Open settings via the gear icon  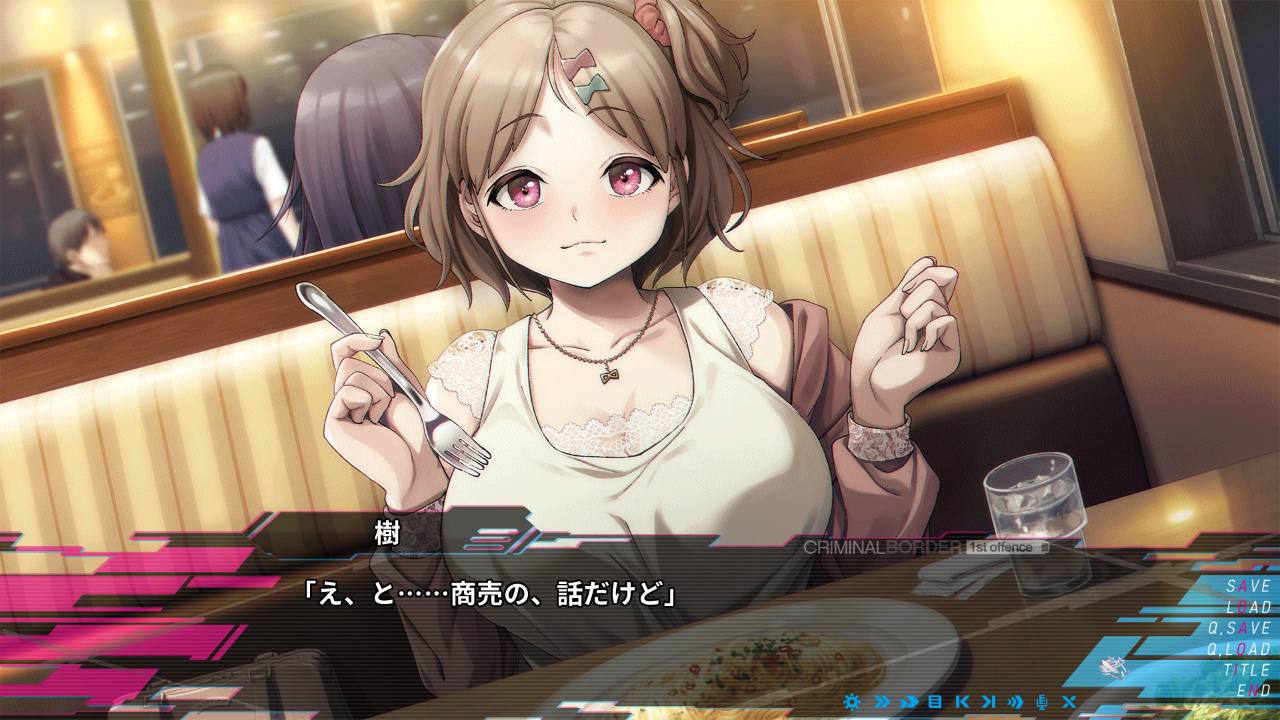(852, 702)
